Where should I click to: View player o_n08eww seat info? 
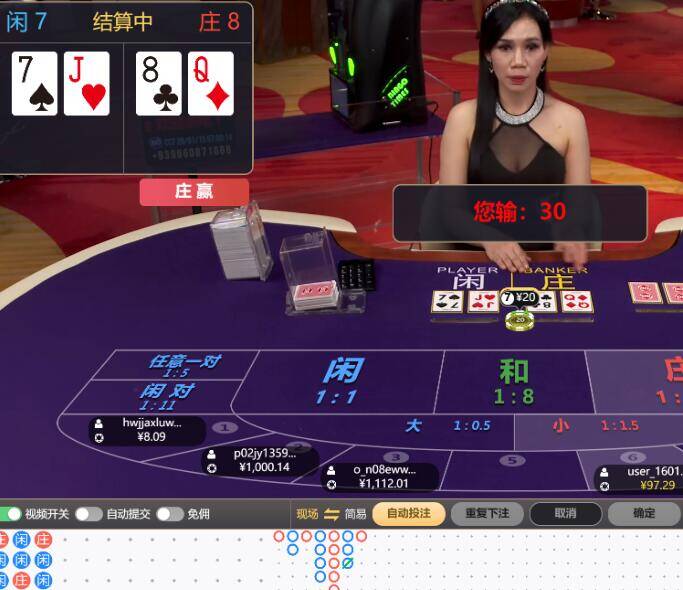pos(379,476)
